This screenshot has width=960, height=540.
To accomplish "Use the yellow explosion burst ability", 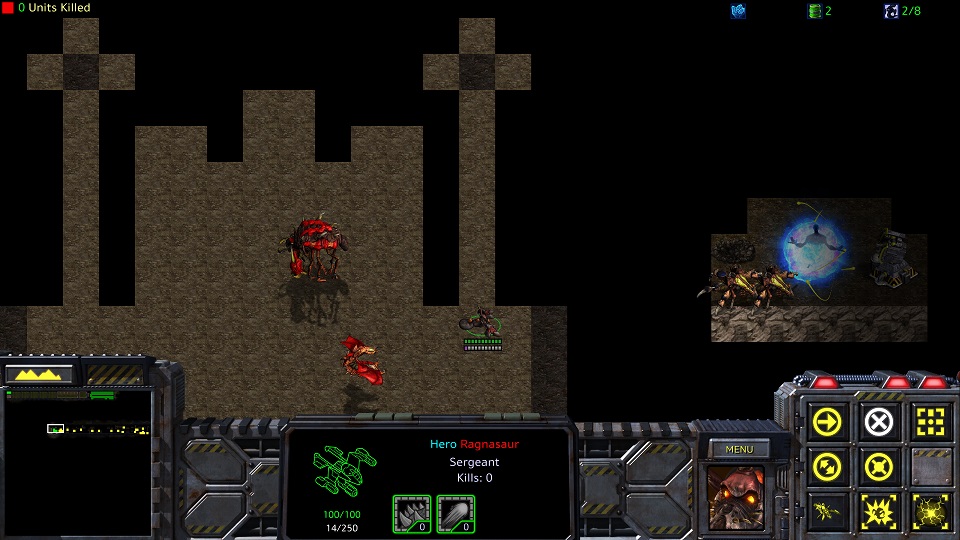I will click(878, 510).
